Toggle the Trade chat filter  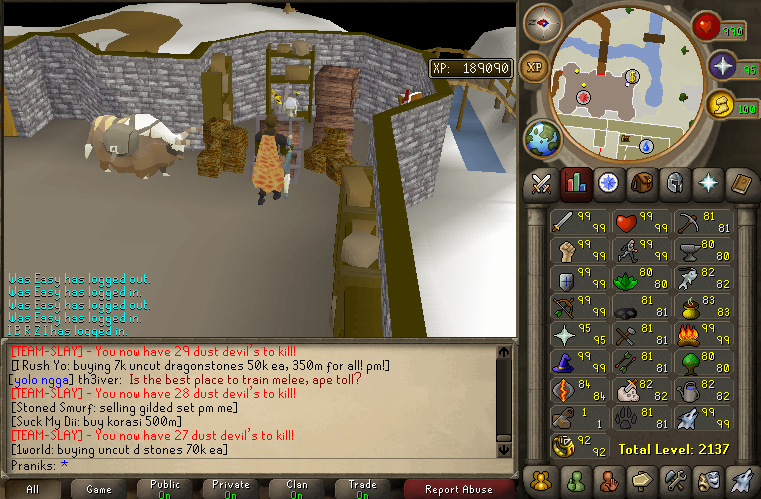coord(363,489)
